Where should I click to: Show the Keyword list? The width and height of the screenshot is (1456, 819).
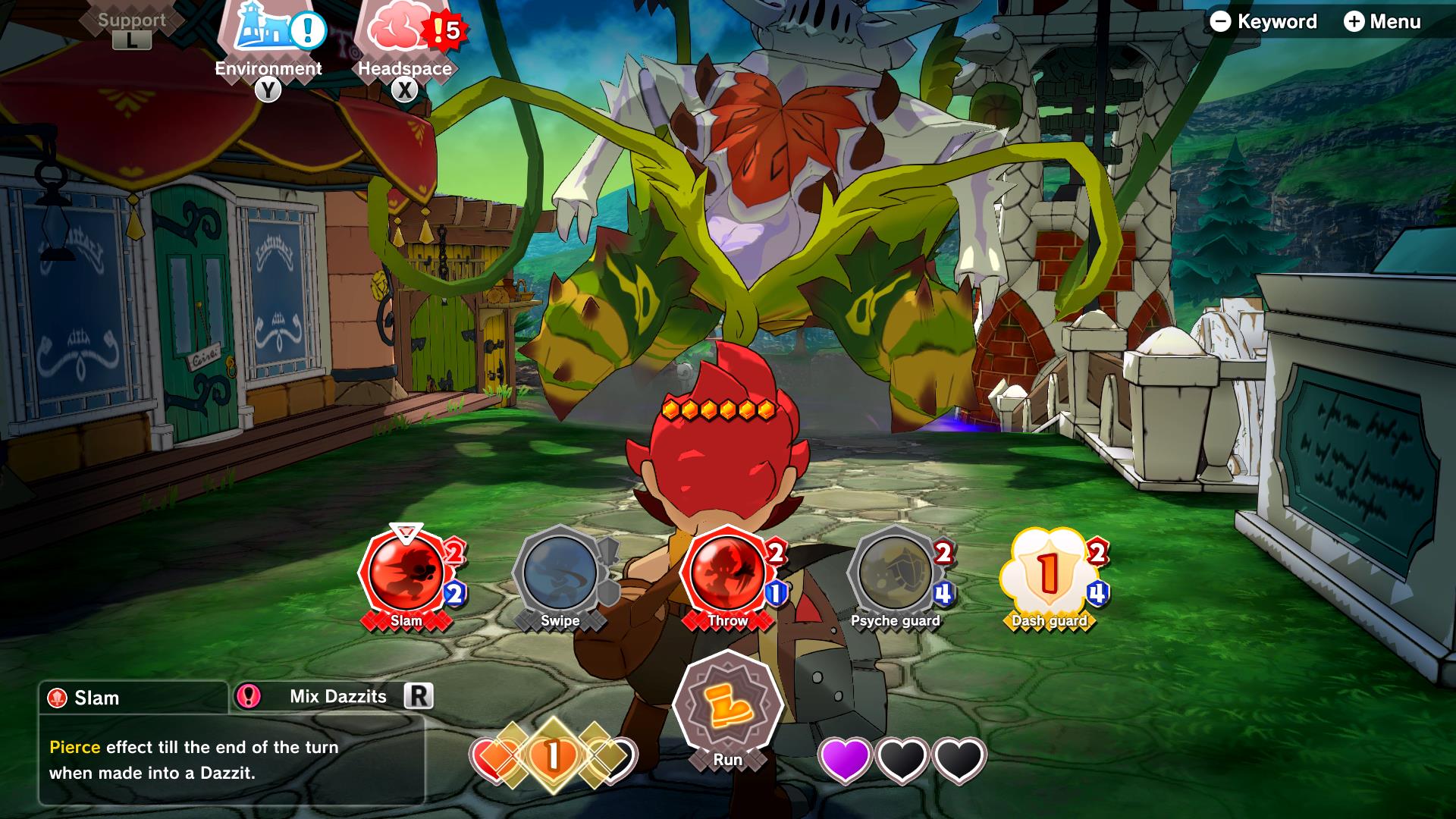pyautogui.click(x=1263, y=22)
